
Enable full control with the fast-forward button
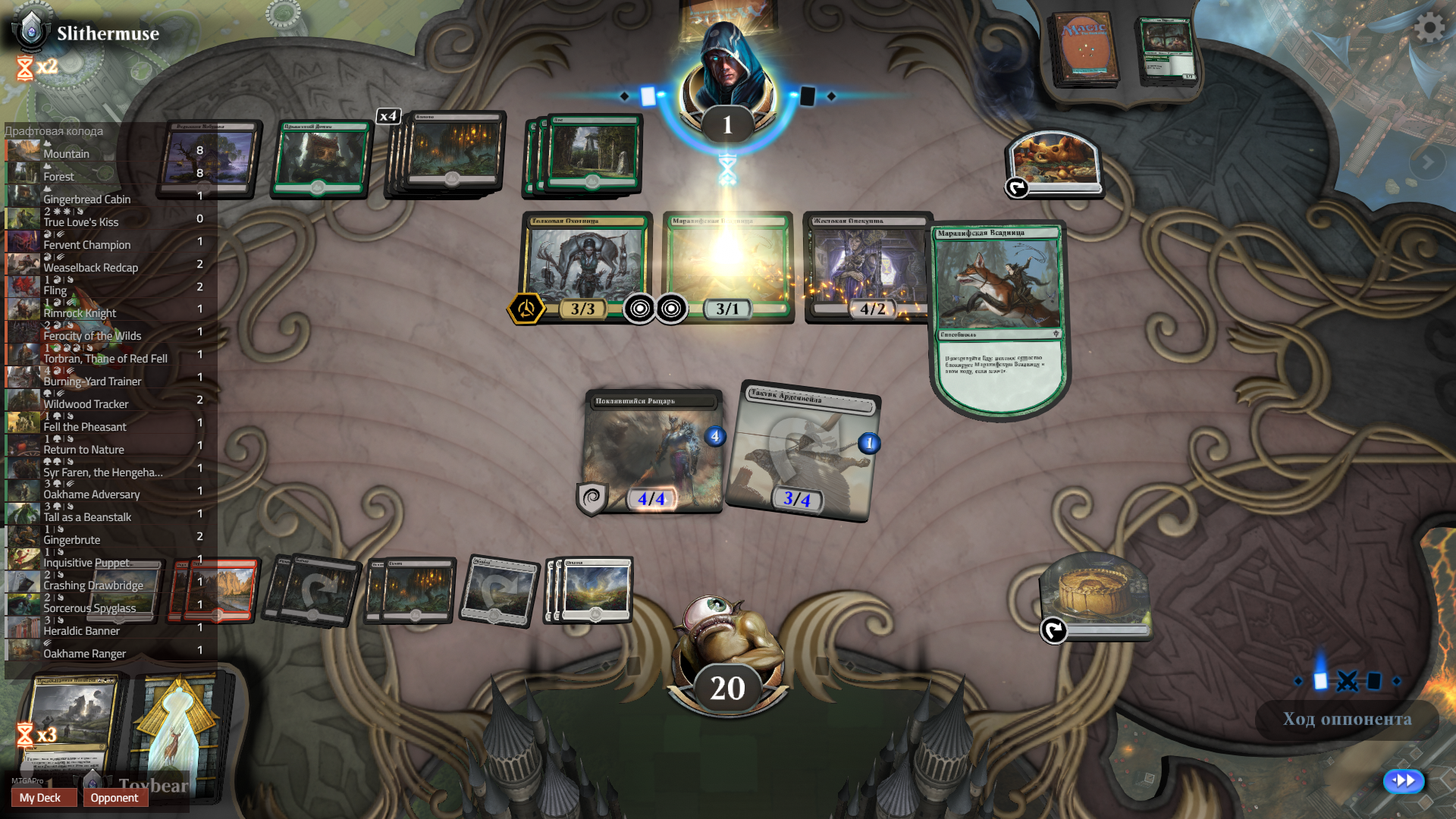pyautogui.click(x=1404, y=780)
